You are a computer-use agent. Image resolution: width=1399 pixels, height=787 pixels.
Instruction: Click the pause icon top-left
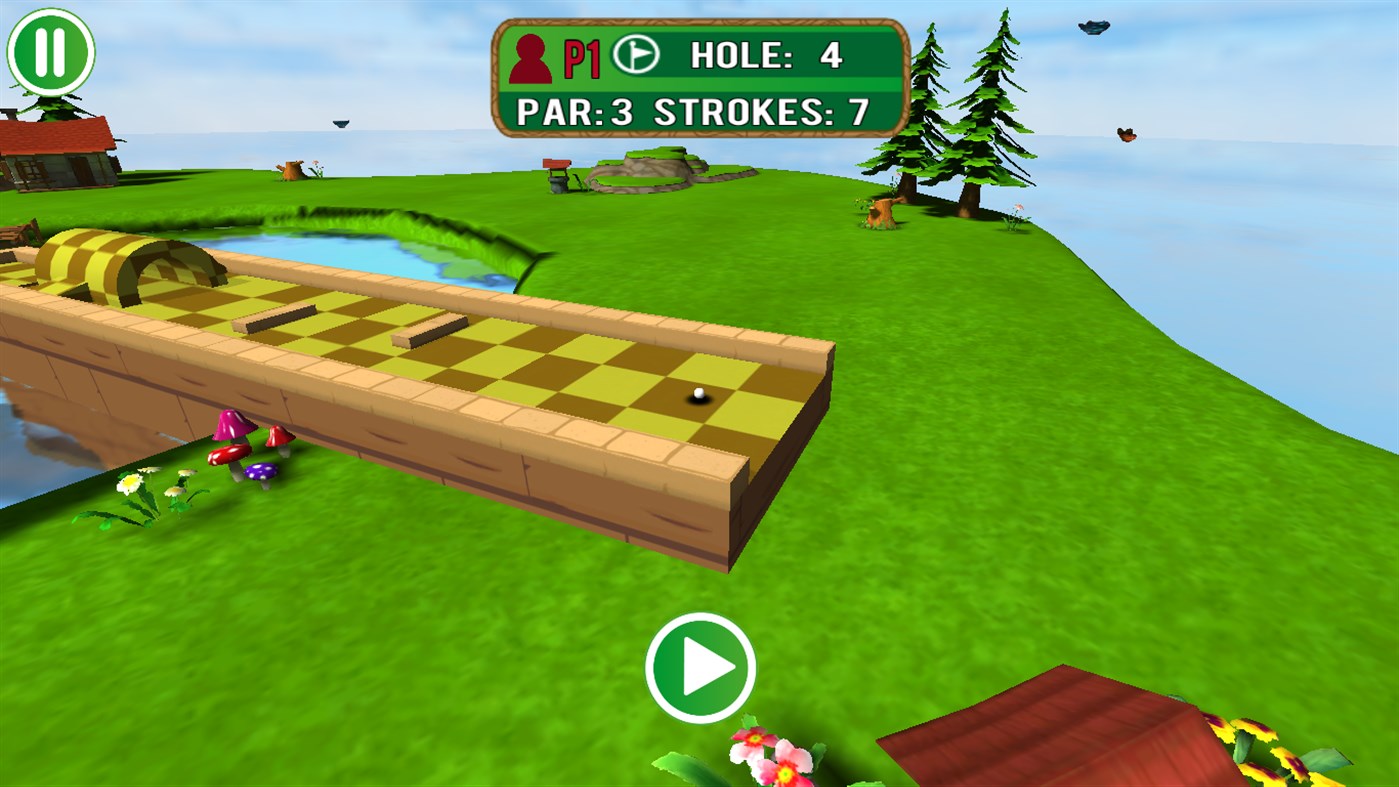[x=50, y=48]
